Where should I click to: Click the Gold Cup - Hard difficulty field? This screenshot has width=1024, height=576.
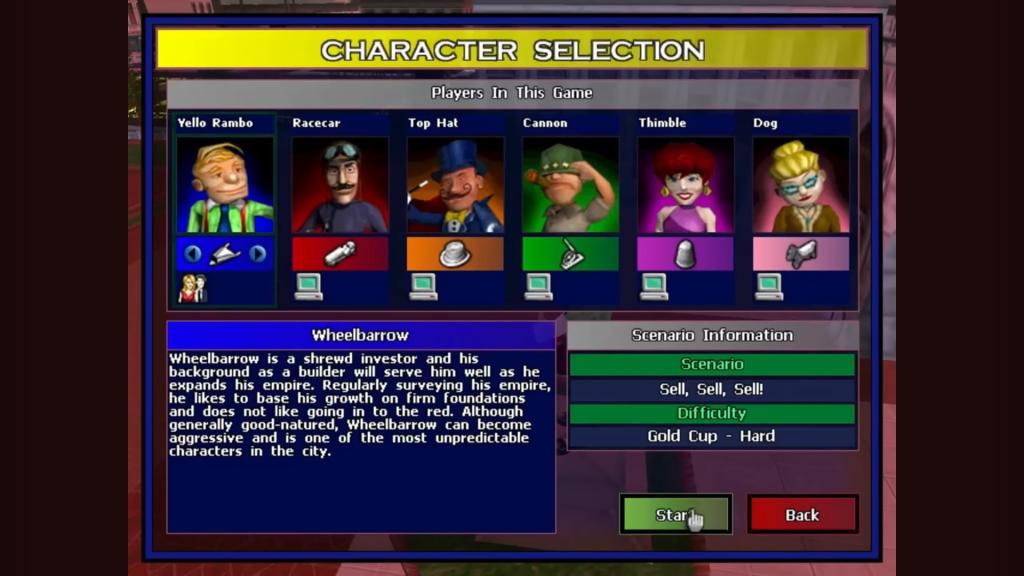pyautogui.click(x=712, y=437)
